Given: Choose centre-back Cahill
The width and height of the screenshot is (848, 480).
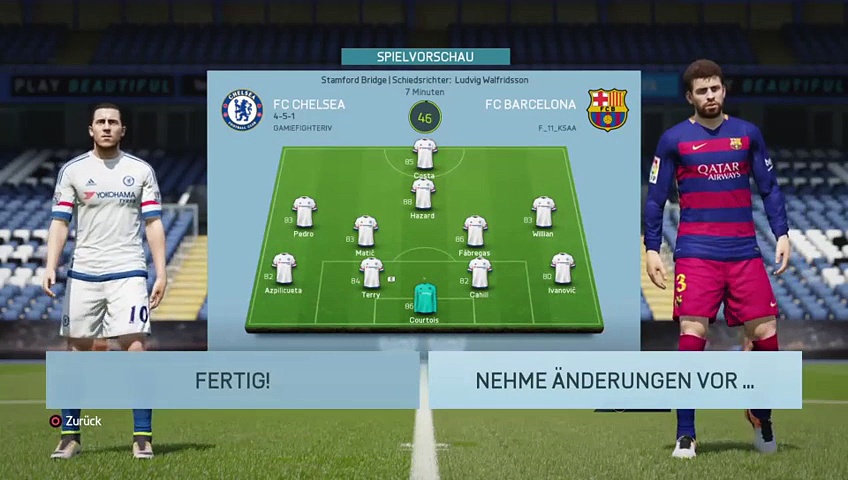Looking at the screenshot, I should click(479, 272).
